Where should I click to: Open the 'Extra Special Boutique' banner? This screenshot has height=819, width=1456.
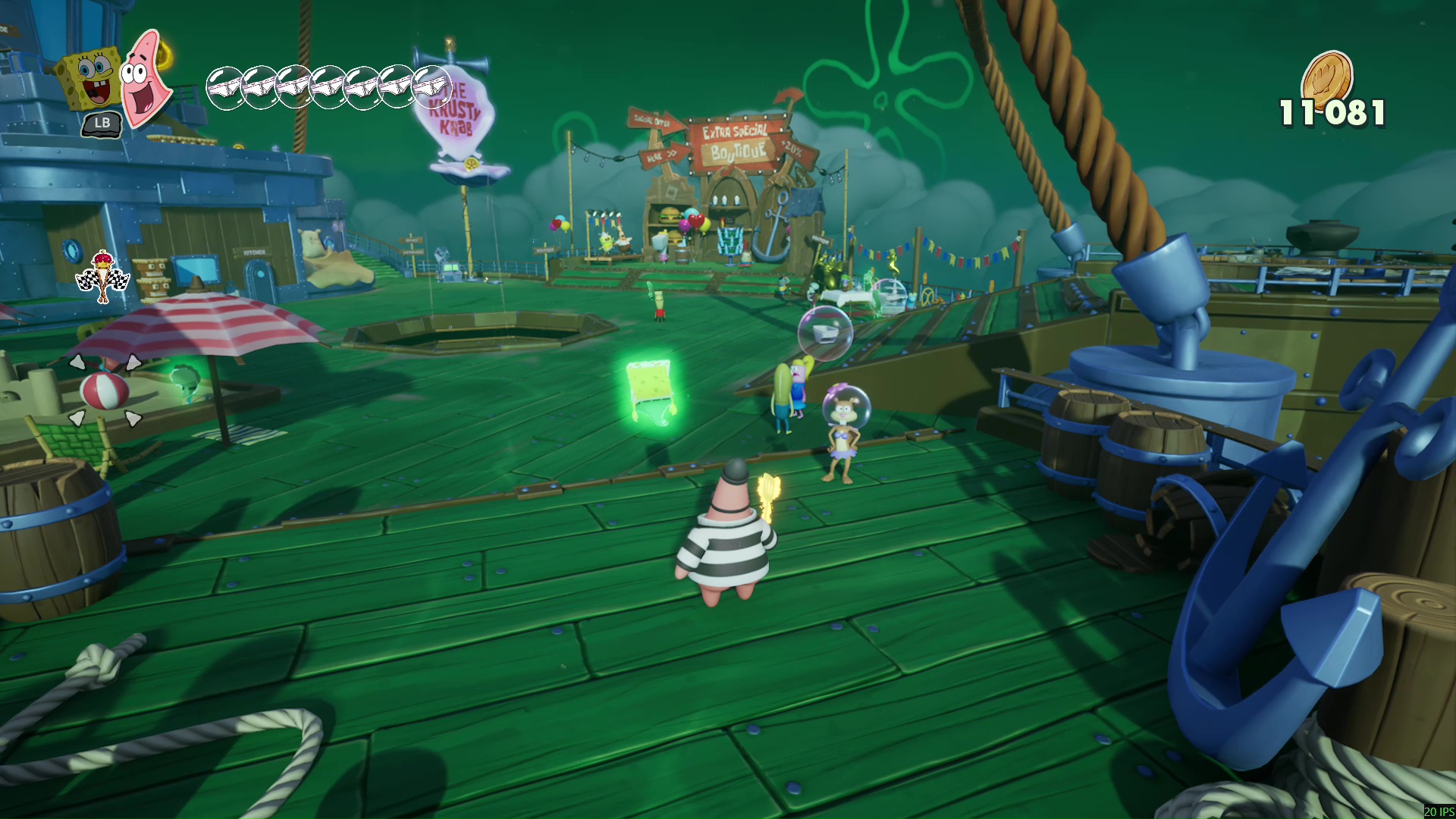tap(734, 140)
